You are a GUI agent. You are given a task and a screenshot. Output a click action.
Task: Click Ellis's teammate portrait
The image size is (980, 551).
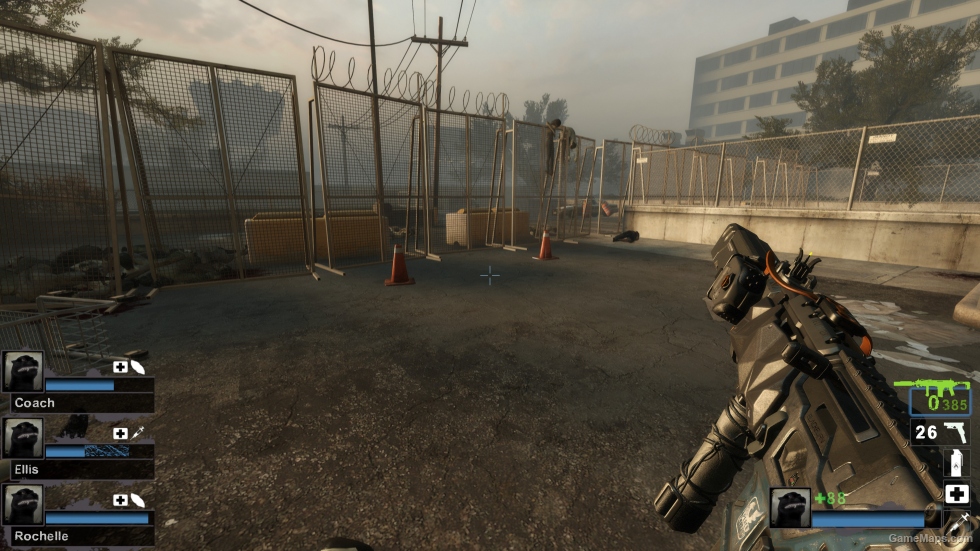click(x=22, y=438)
